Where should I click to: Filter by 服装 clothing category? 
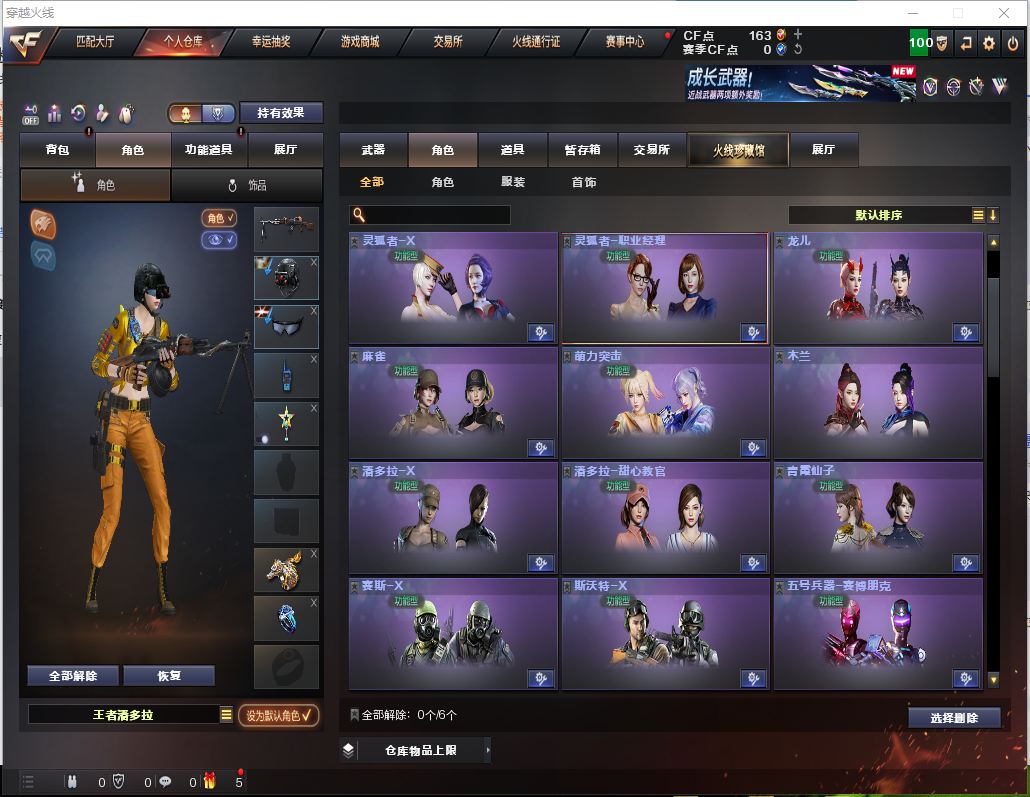513,183
